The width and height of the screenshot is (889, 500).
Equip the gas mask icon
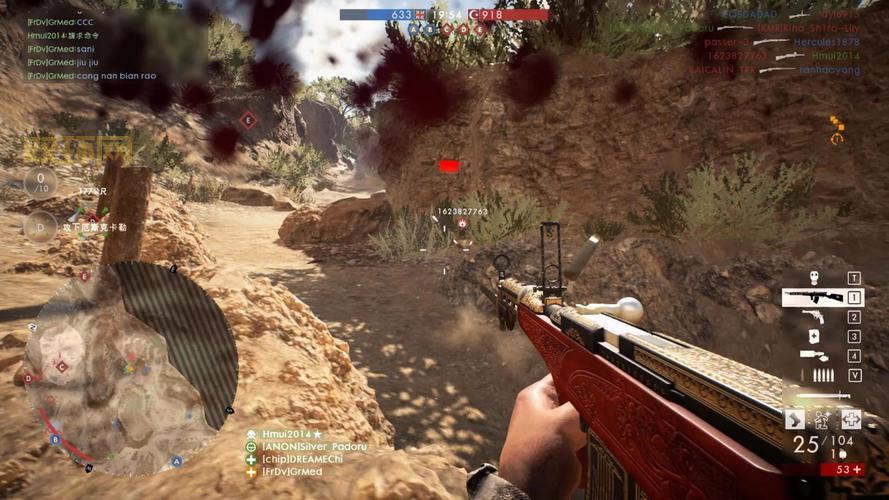coord(813,278)
